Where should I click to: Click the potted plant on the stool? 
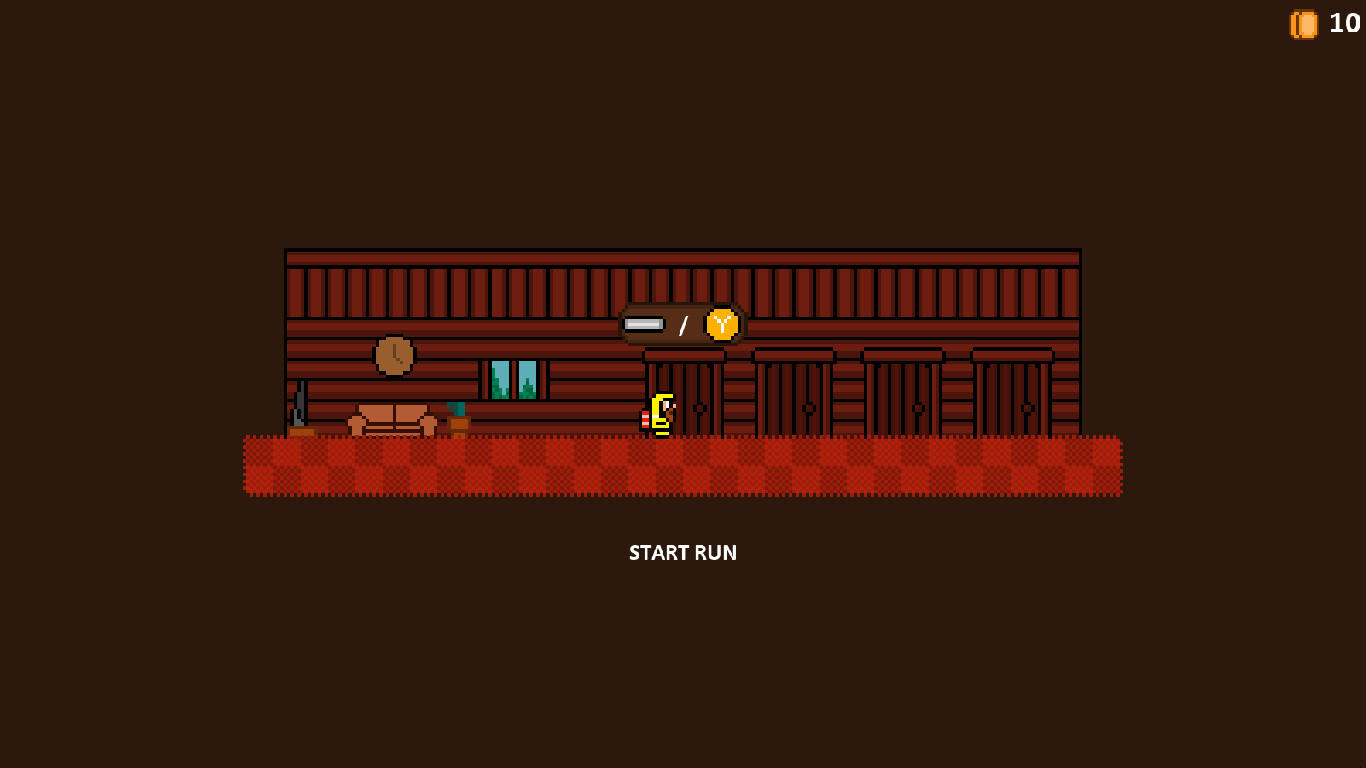click(457, 408)
